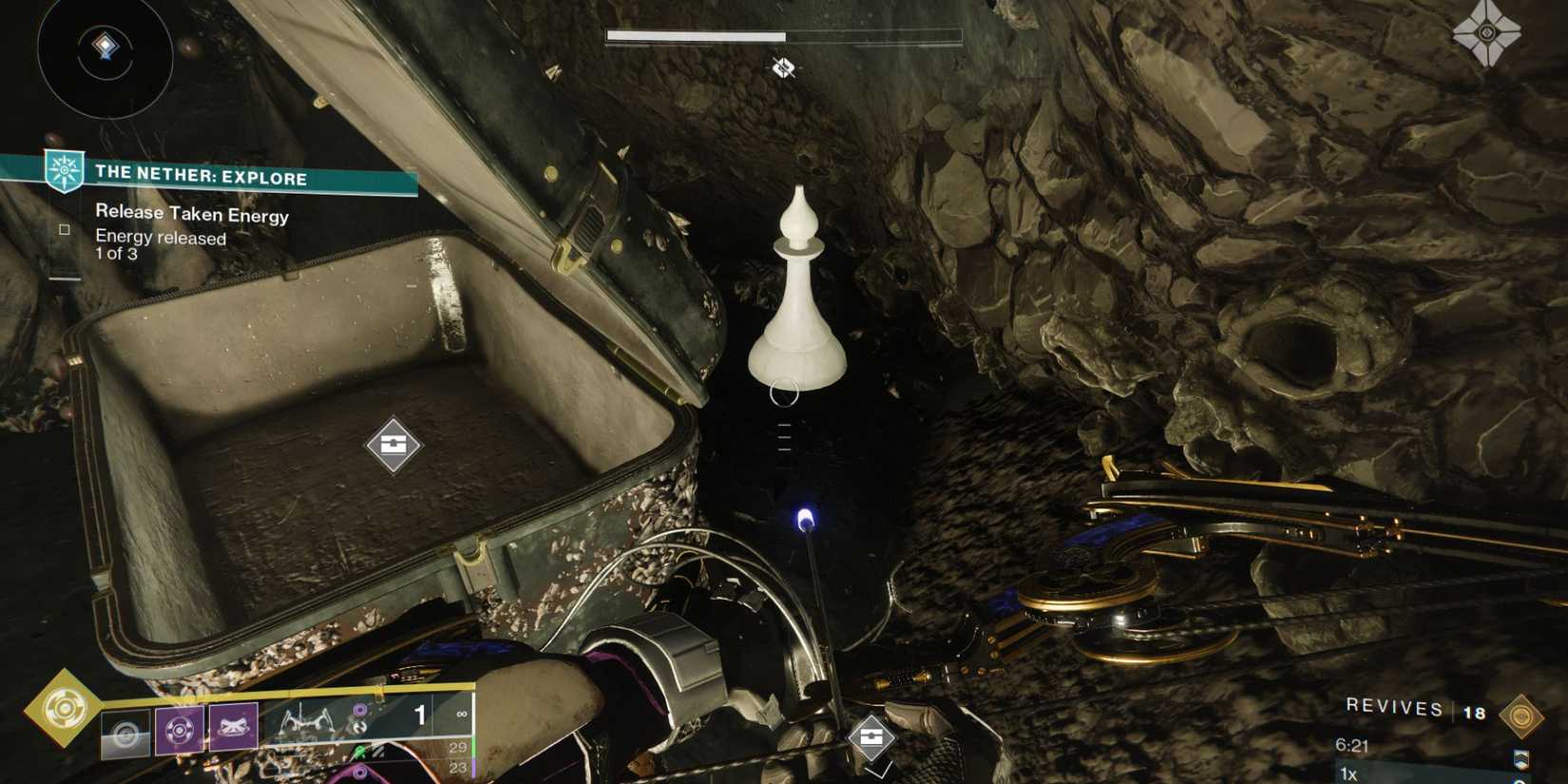Click the 6:21 countdown timer
Screen dimensions: 1568x784
pyautogui.click(x=1353, y=745)
